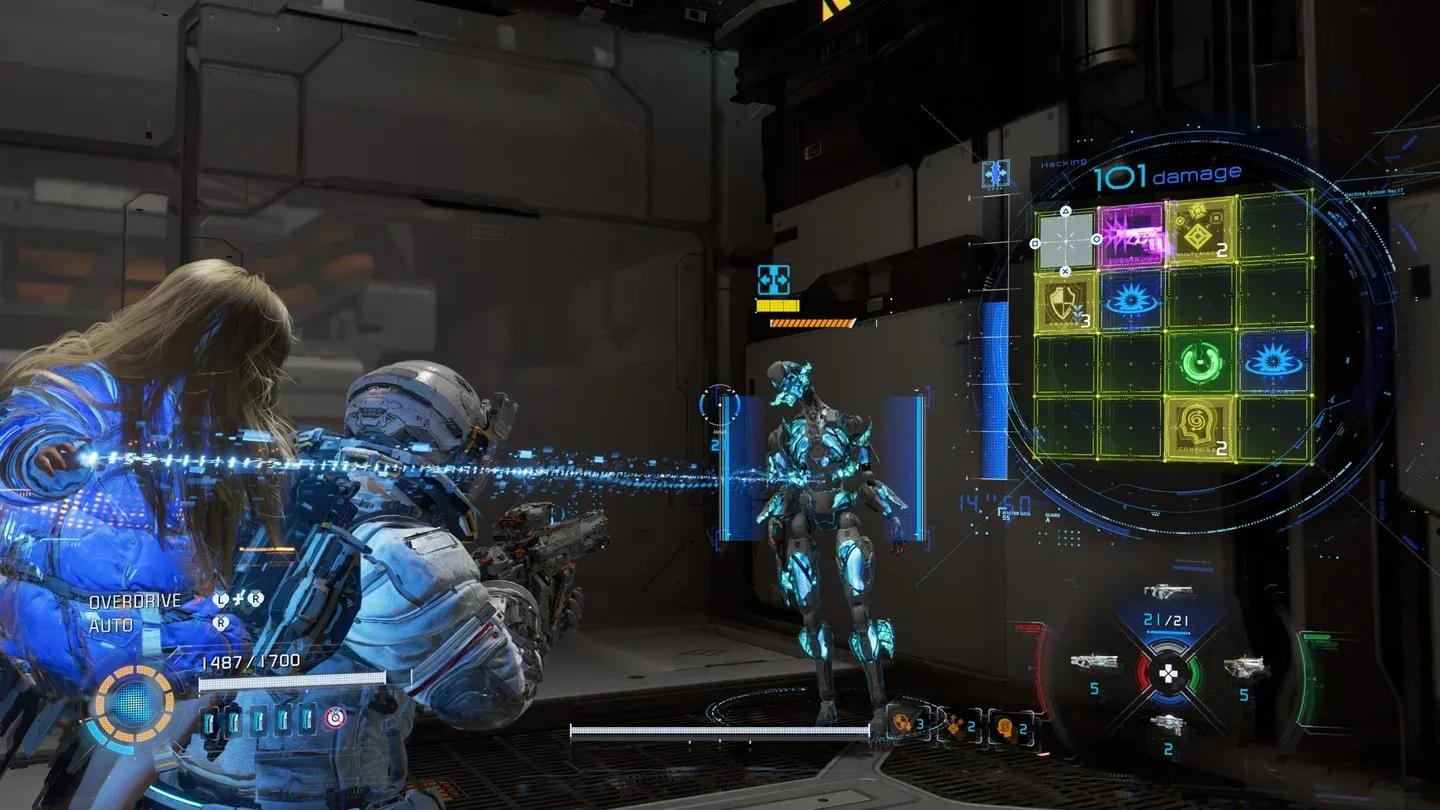Screen dimensions: 1440x810
Task: Switch to the weapon with 2 ammo
Action: pyautogui.click(x=1167, y=723)
